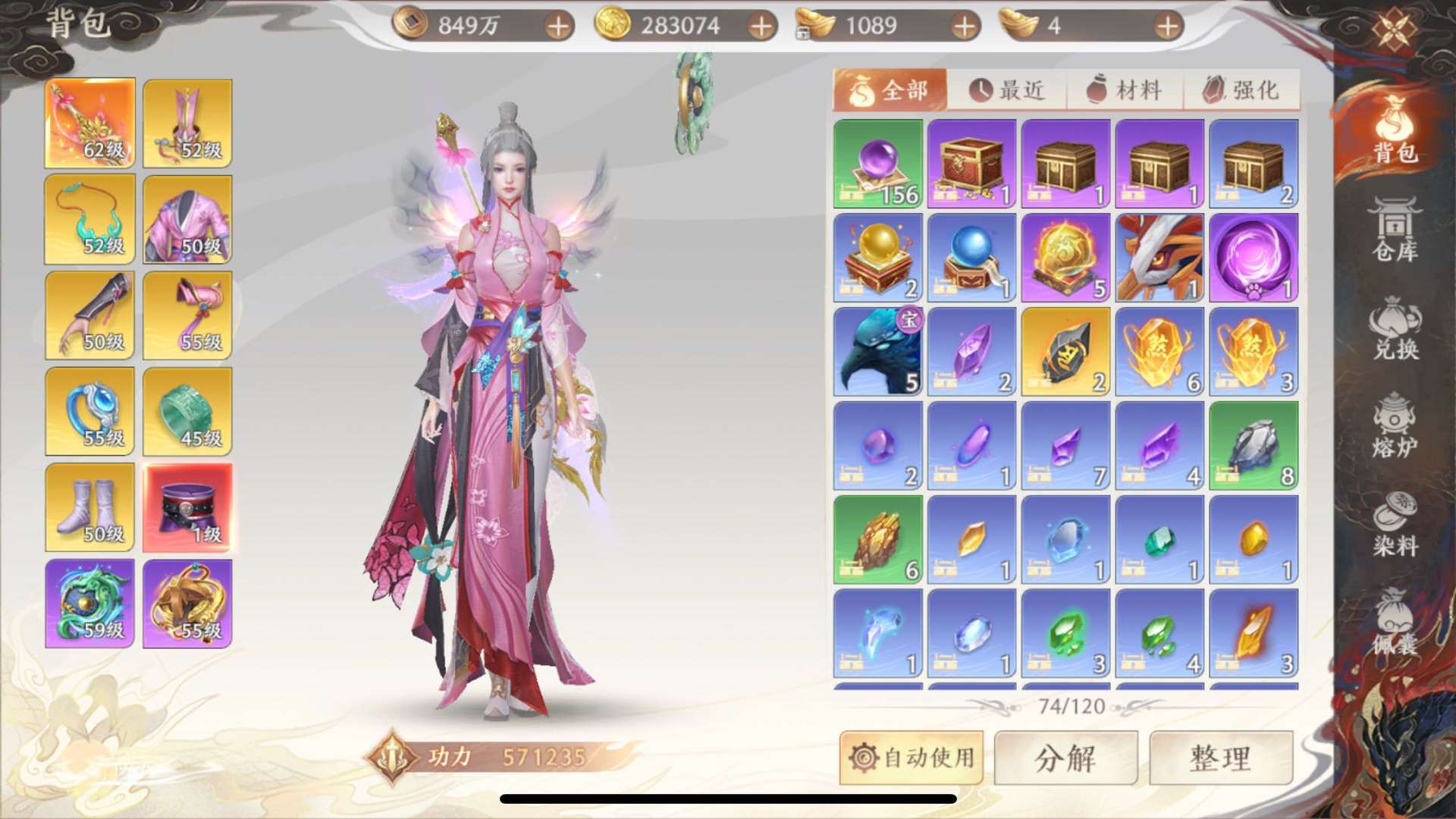Choose the level 62 weapon slot
Image resolution: width=1456 pixels, height=819 pixels.
(x=90, y=123)
